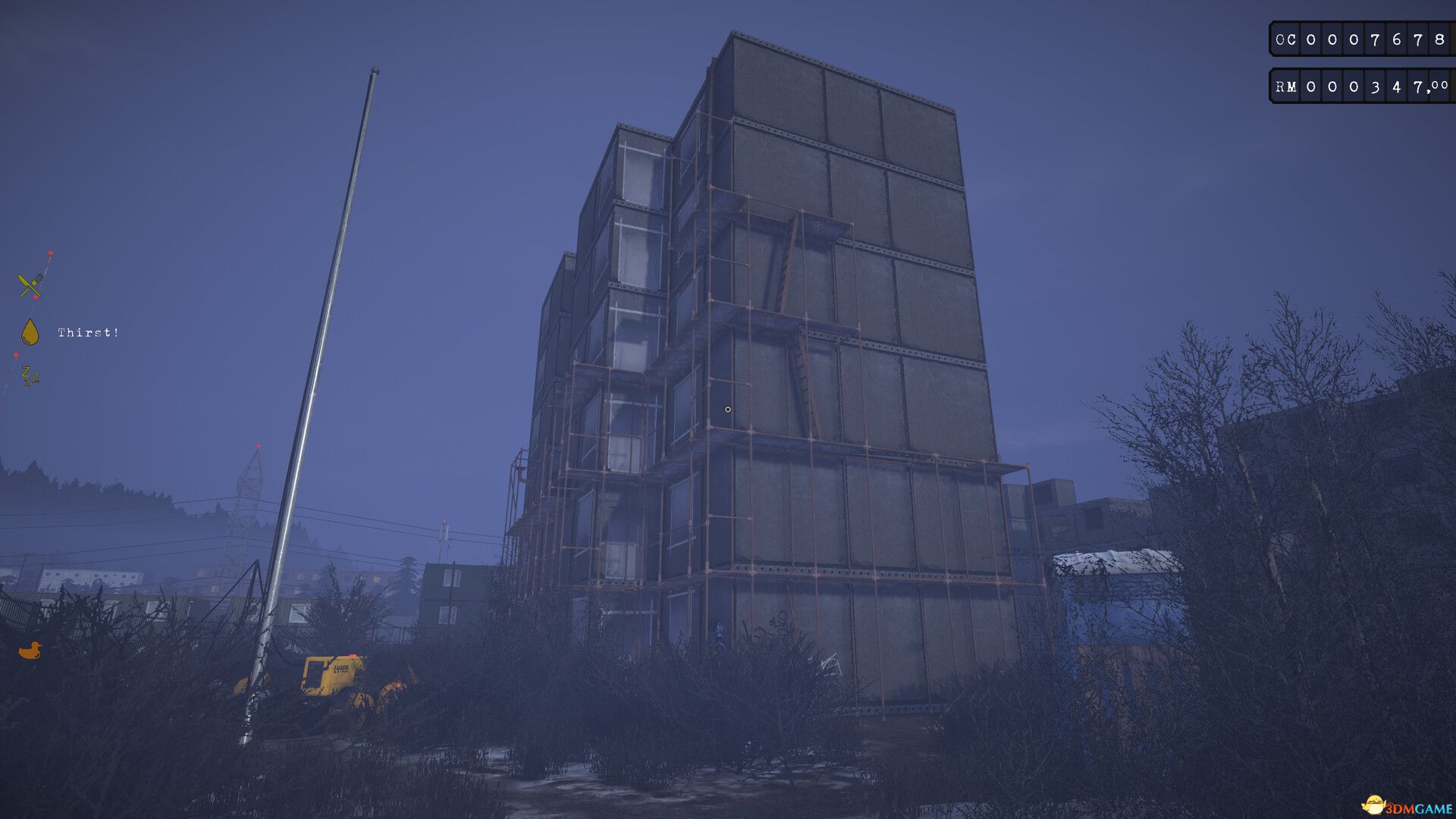This screenshot has height=819, width=1456.
Task: Click the sleep Zz fatigue icon
Action: click(30, 375)
